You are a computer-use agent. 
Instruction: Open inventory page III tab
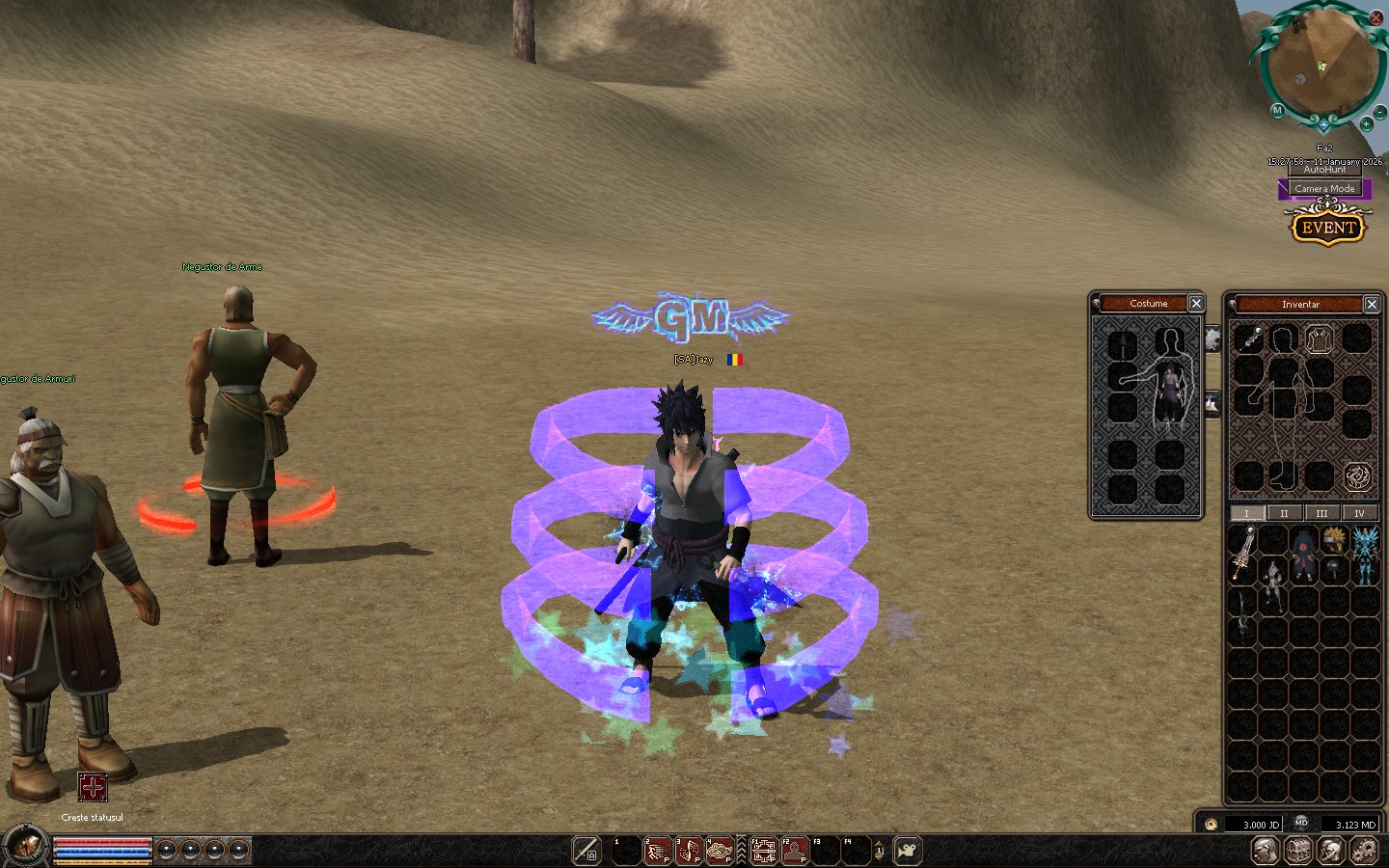coord(1321,513)
